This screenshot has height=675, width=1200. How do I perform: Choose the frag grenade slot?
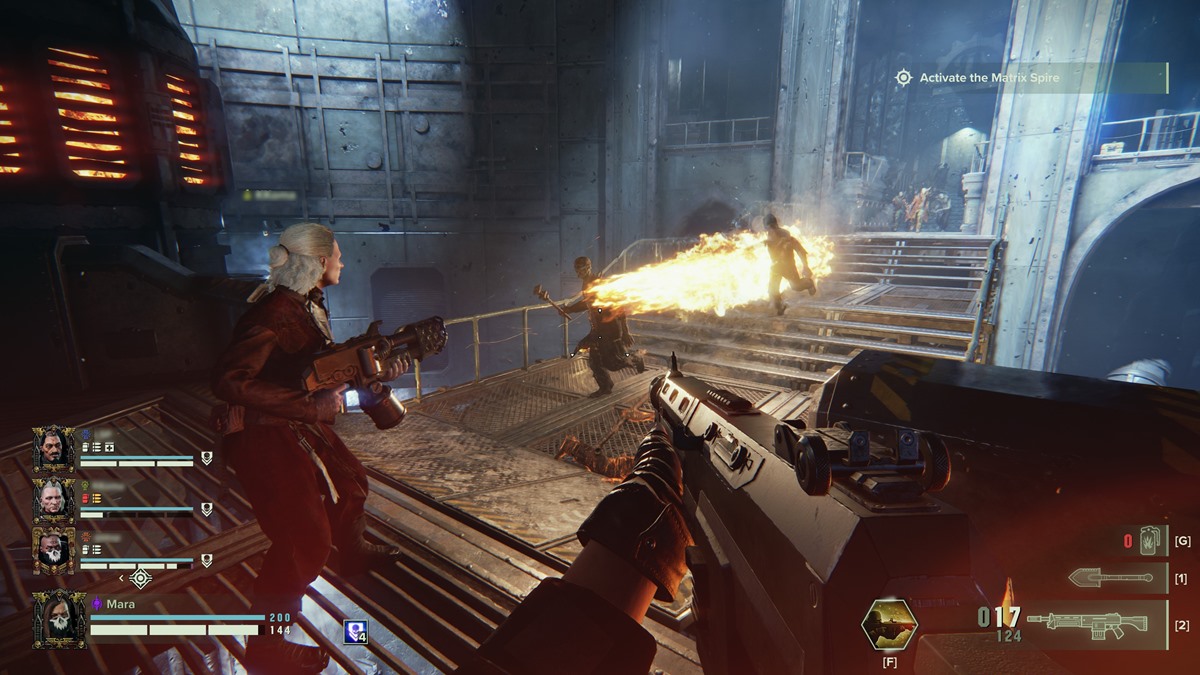1148,541
